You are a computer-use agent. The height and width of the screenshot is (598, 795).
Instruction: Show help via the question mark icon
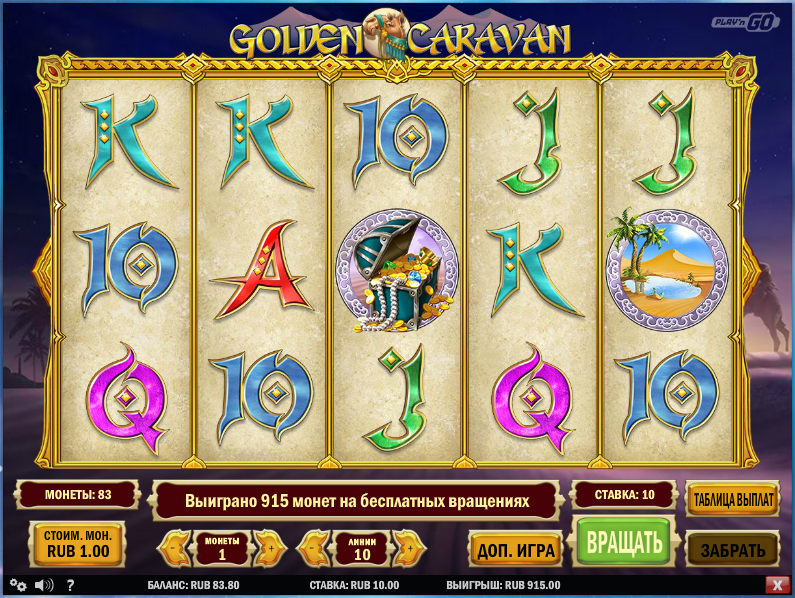coord(71,585)
